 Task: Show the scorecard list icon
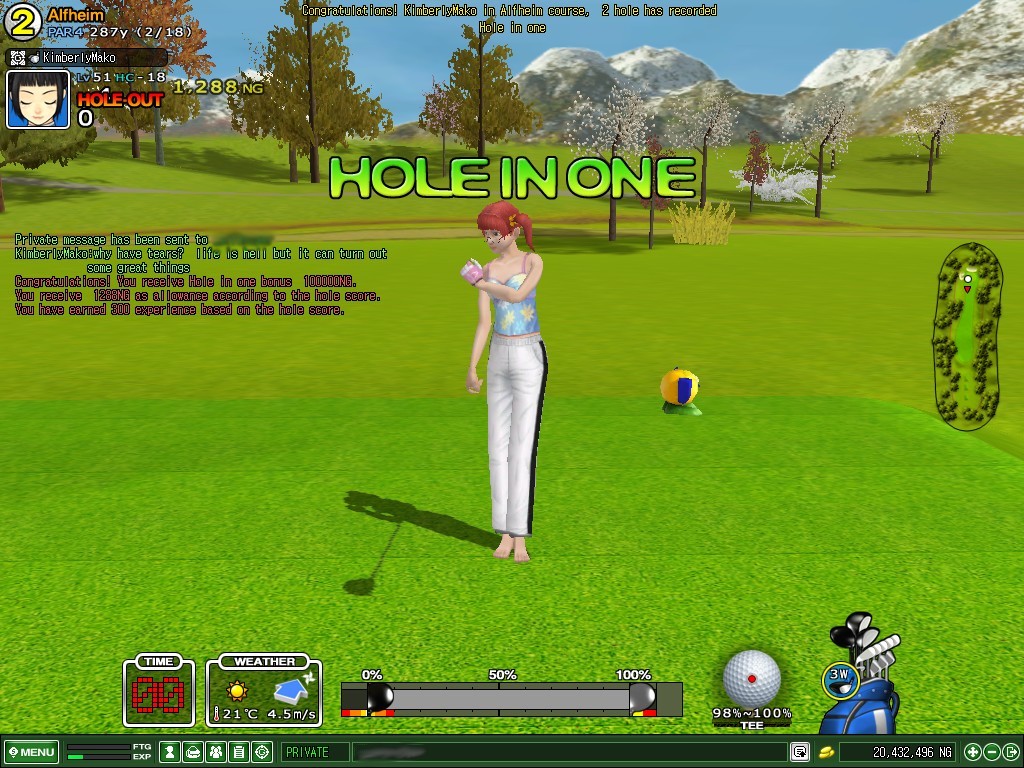239,752
